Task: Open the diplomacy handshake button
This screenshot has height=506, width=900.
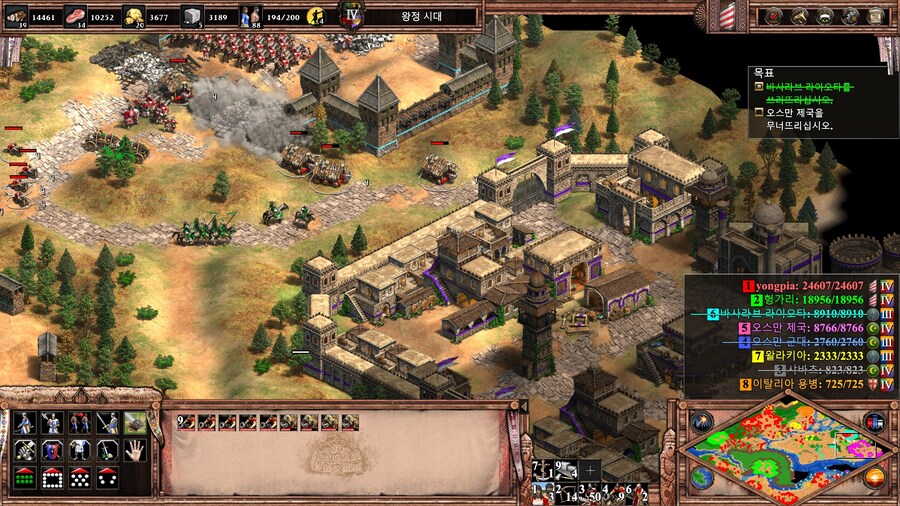Action: pyautogui.click(x=825, y=15)
